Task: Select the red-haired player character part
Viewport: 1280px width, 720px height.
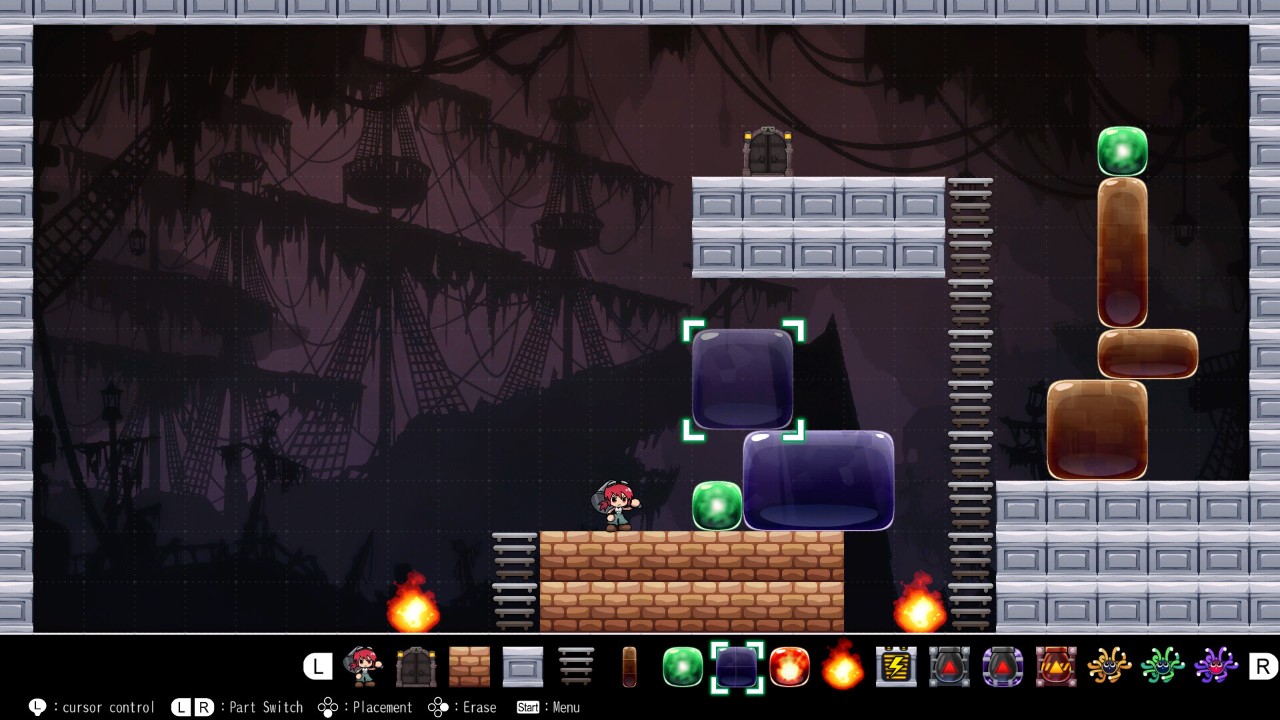Action: (x=363, y=666)
